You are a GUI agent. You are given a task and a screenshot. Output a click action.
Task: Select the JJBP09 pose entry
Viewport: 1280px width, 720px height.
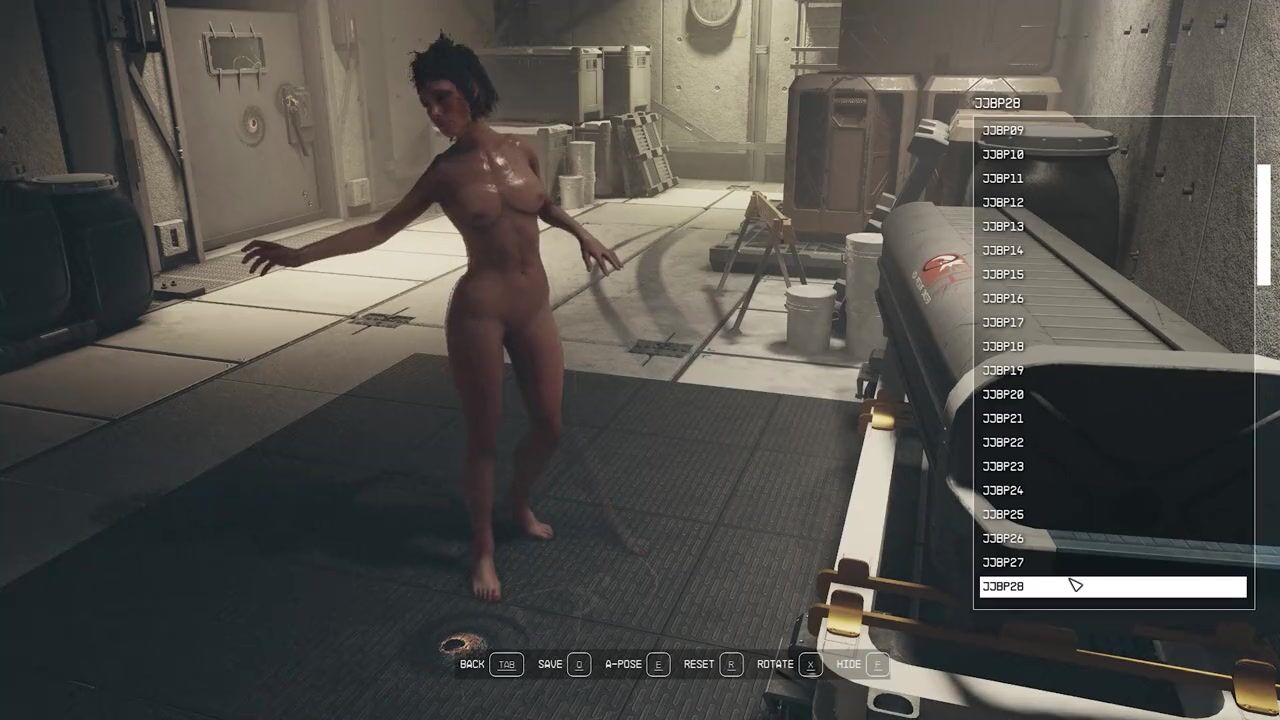(x=1003, y=131)
